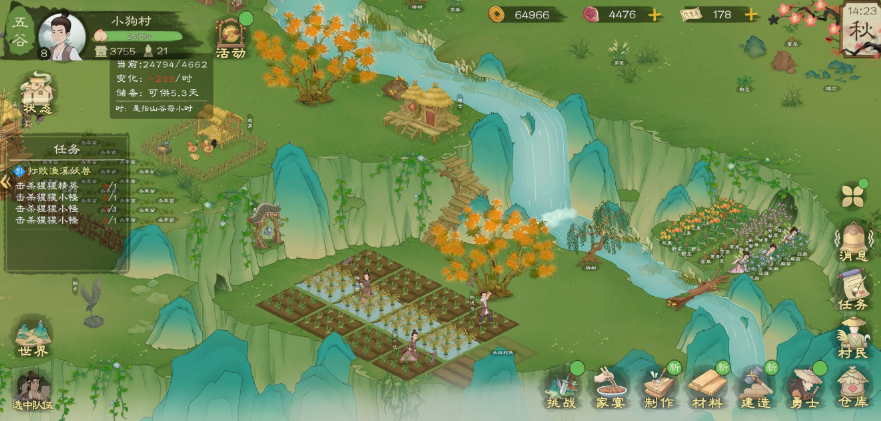The height and width of the screenshot is (421, 881).
Task: Open the 挑战 challenge menu
Action: coord(563,388)
